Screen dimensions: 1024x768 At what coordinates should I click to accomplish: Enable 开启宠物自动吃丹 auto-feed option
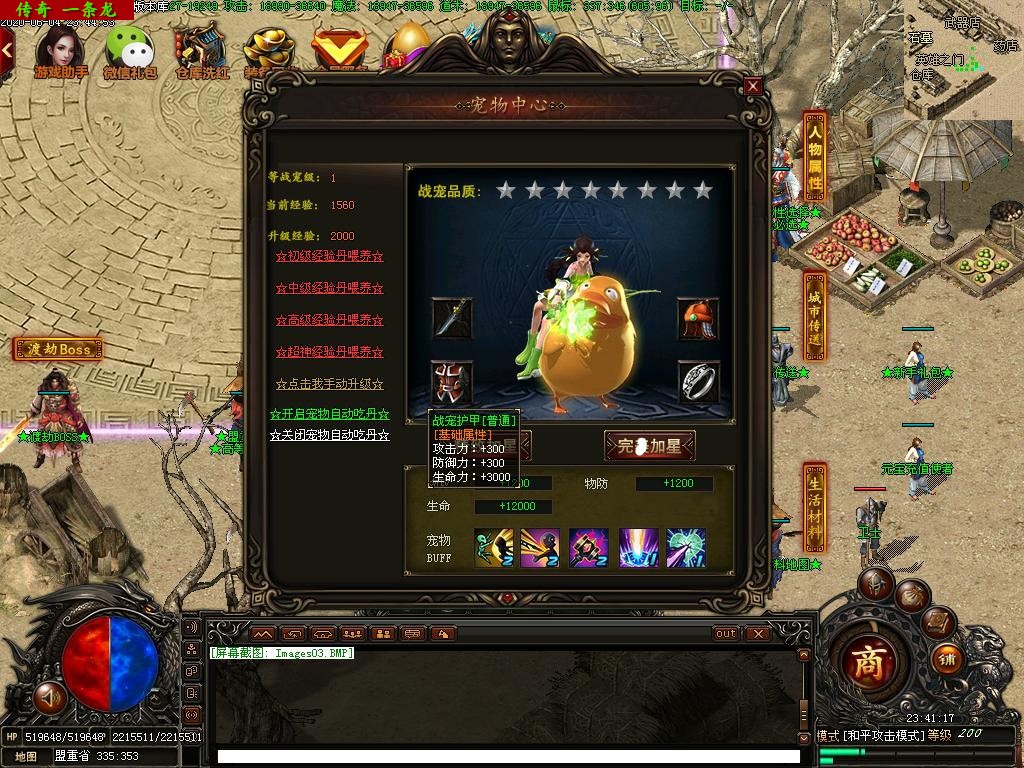coord(329,414)
